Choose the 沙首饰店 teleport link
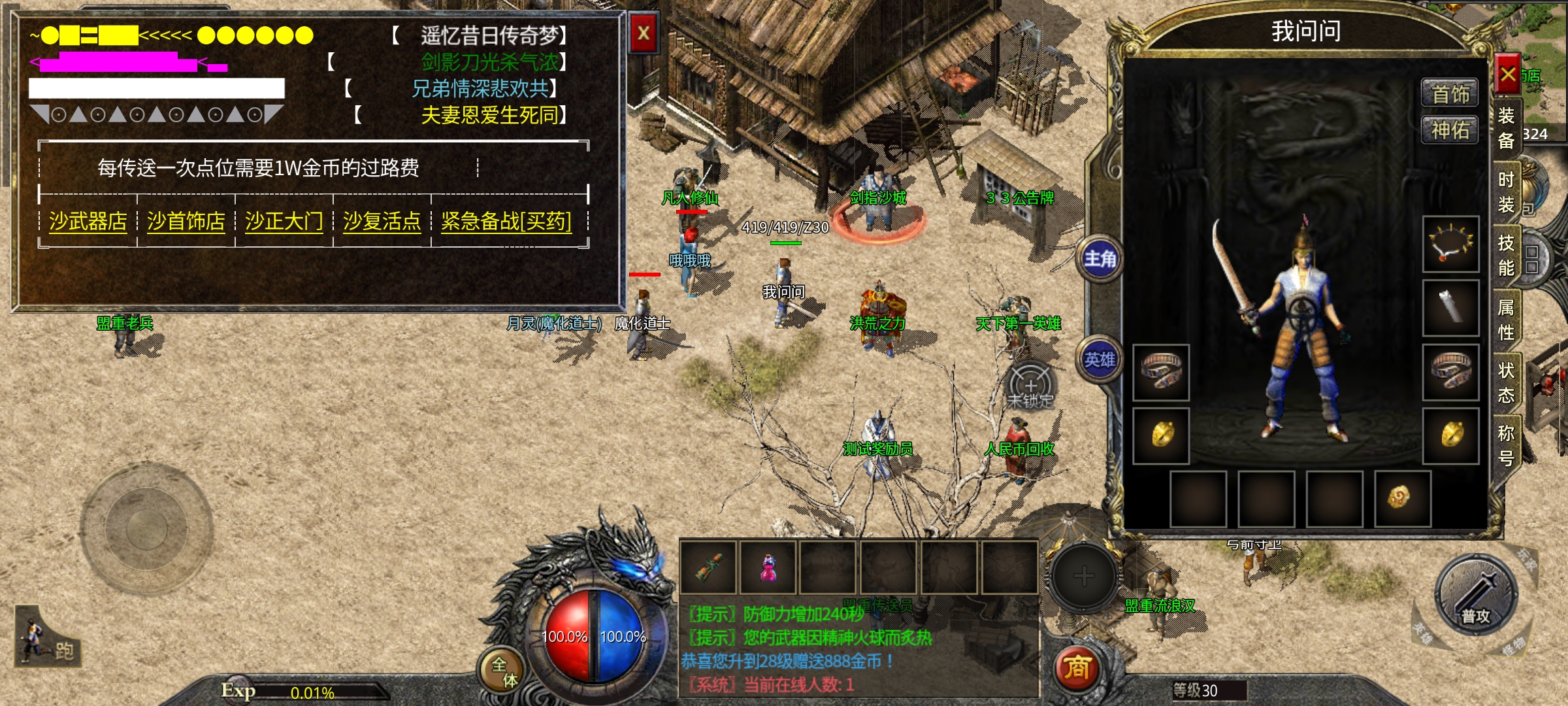Image resolution: width=1568 pixels, height=706 pixels. point(186,222)
